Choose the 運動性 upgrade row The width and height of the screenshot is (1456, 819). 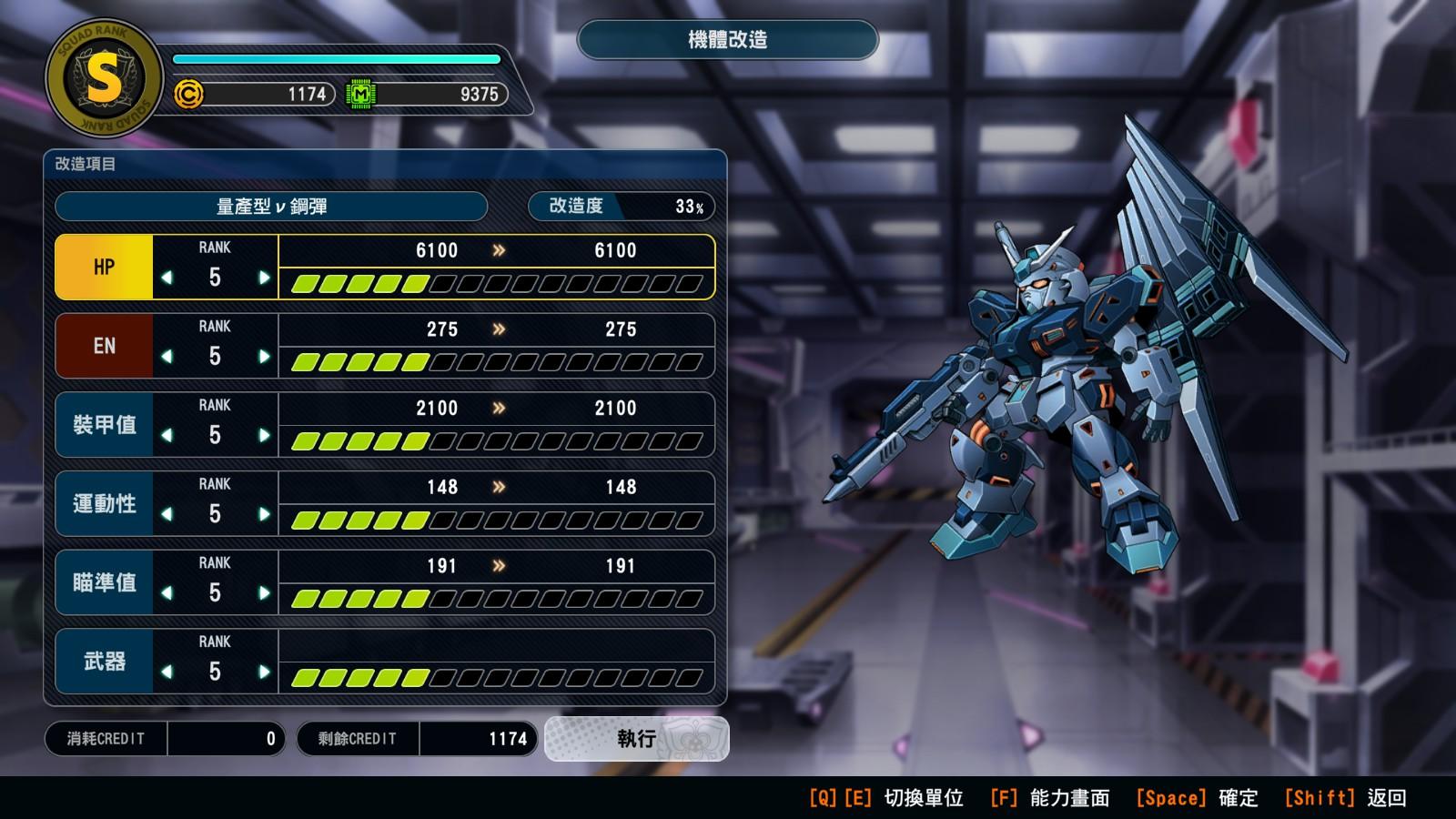(104, 504)
